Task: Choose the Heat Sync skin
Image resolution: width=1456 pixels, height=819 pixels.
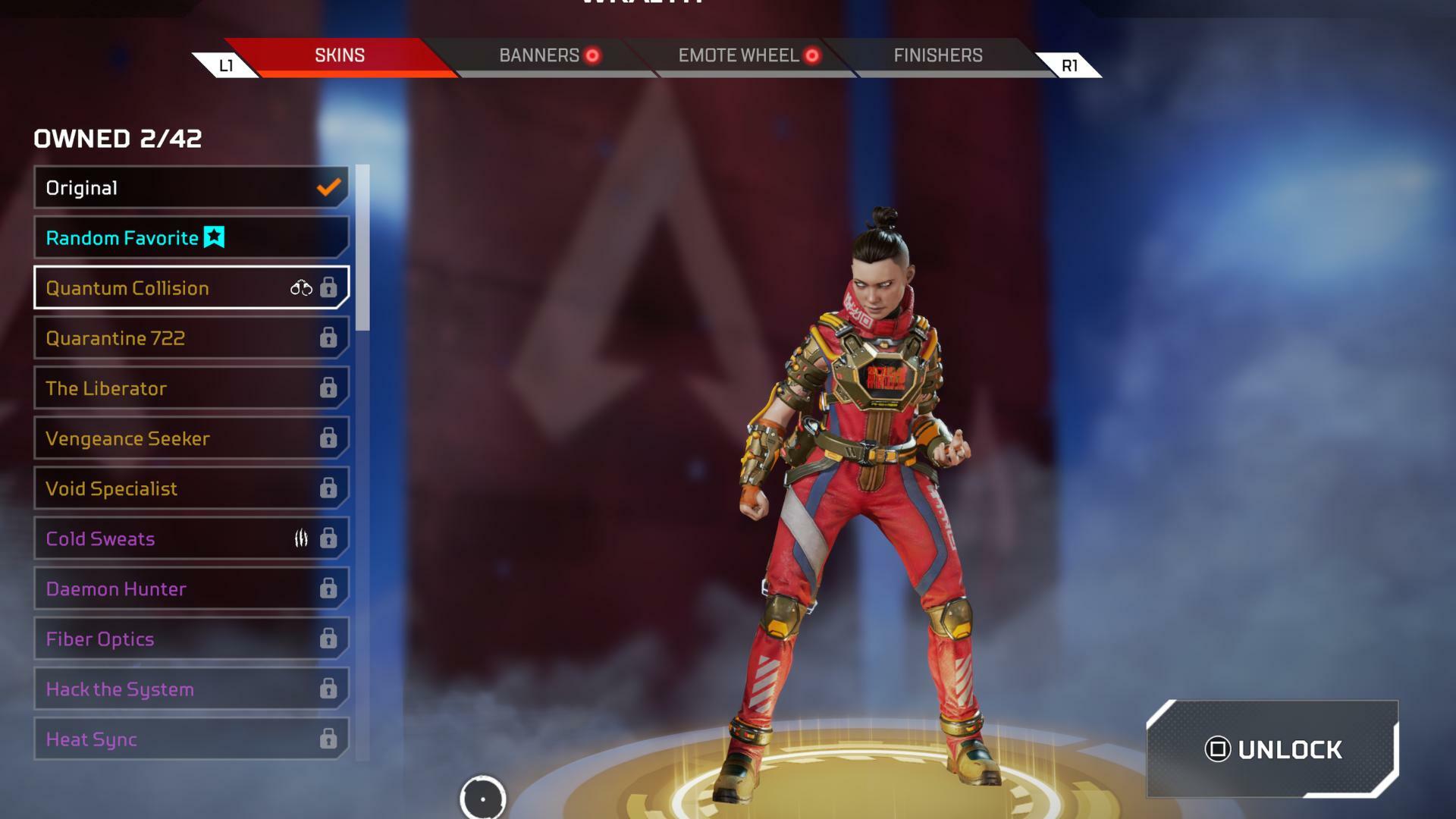Action: pos(191,739)
